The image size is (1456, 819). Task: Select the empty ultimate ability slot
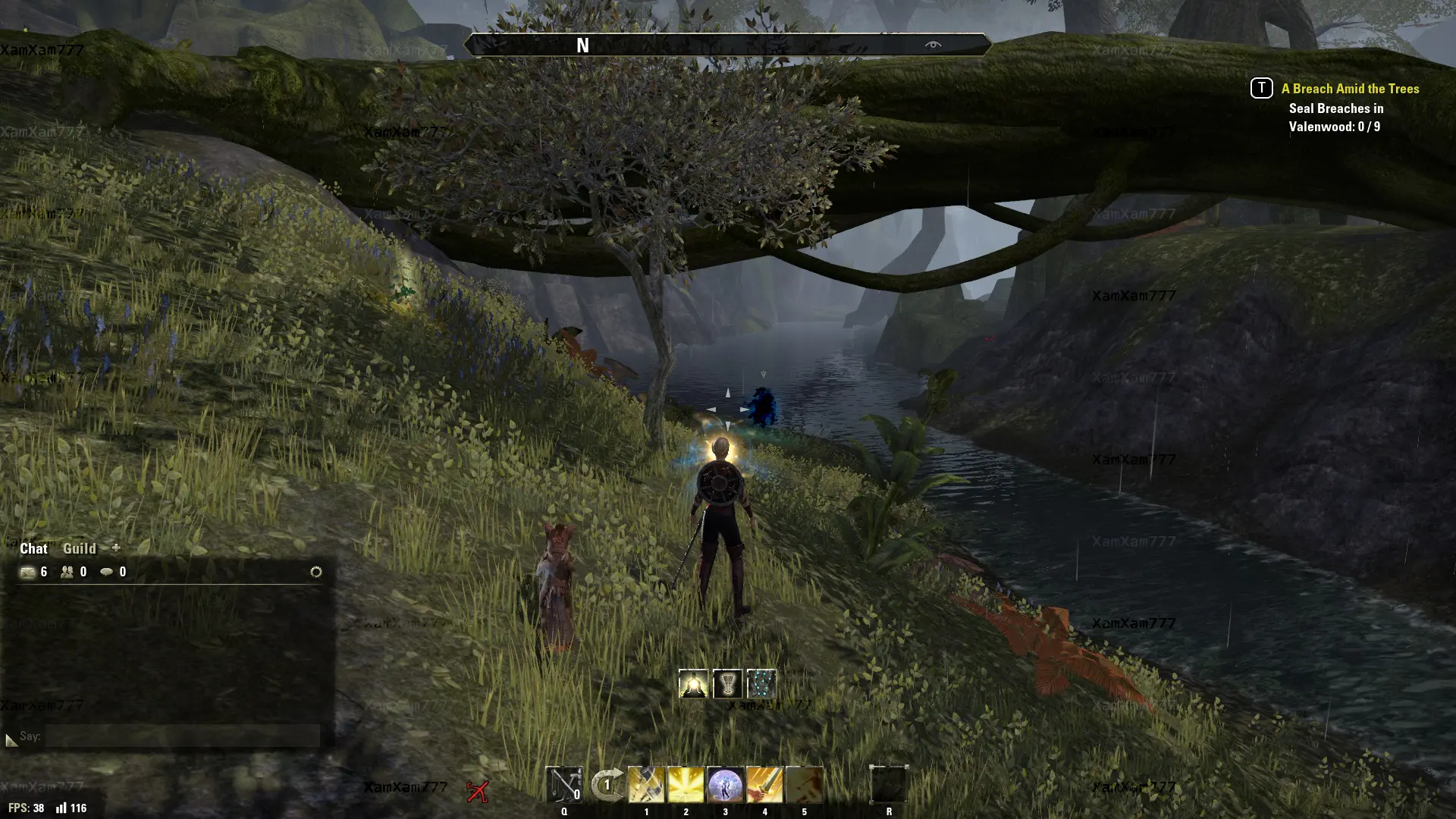(x=889, y=785)
